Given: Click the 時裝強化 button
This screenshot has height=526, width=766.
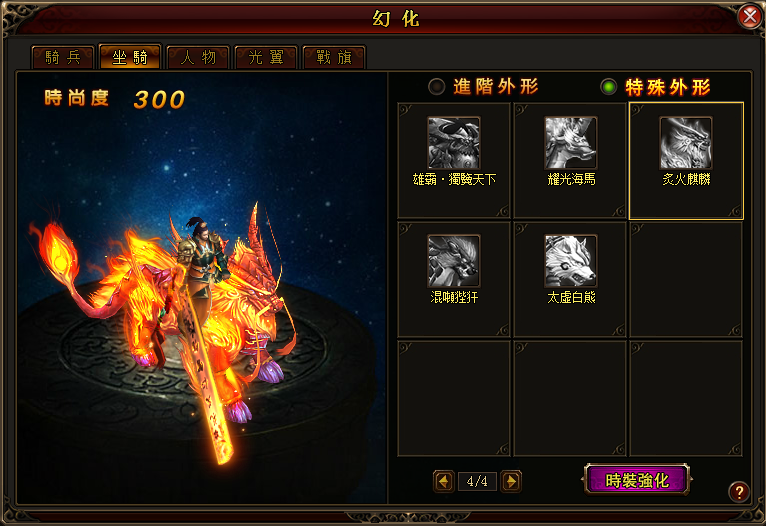Looking at the screenshot, I should [x=638, y=479].
